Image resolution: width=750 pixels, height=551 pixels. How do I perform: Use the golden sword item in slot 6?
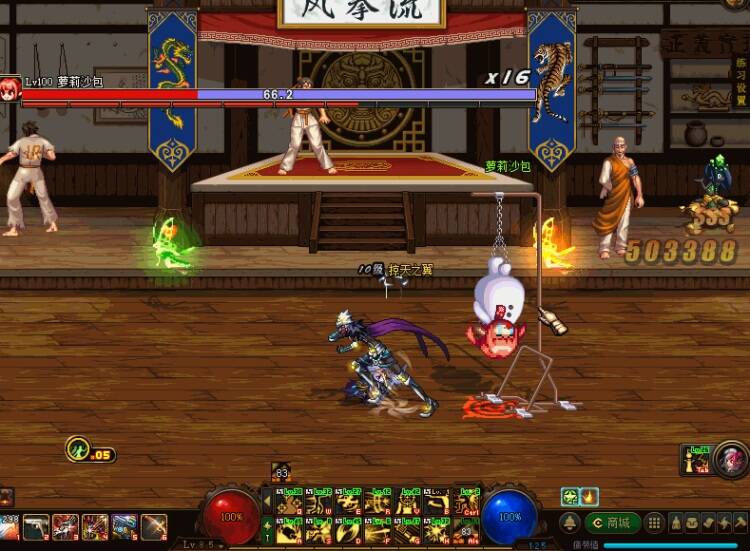(x=155, y=525)
